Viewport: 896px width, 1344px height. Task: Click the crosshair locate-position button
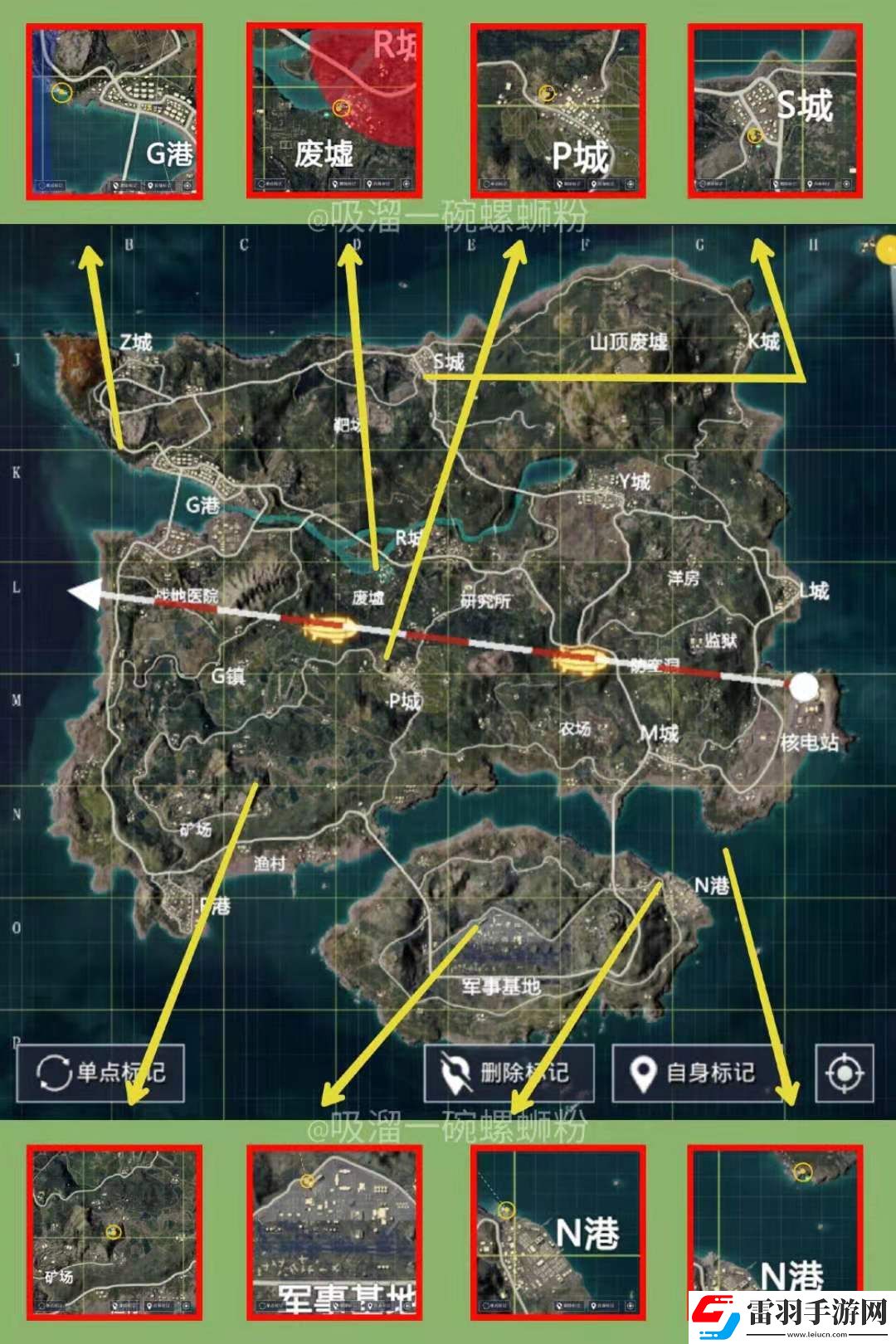pyautogui.click(x=845, y=1074)
